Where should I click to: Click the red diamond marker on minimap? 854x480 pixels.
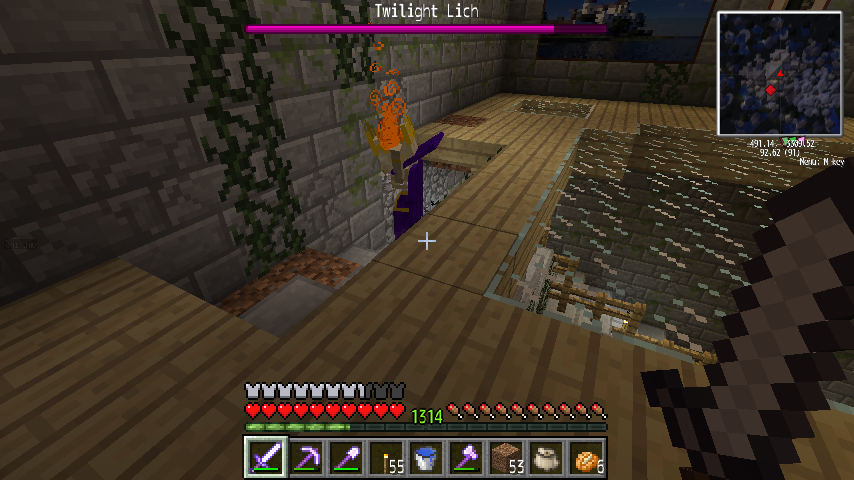[x=771, y=91]
